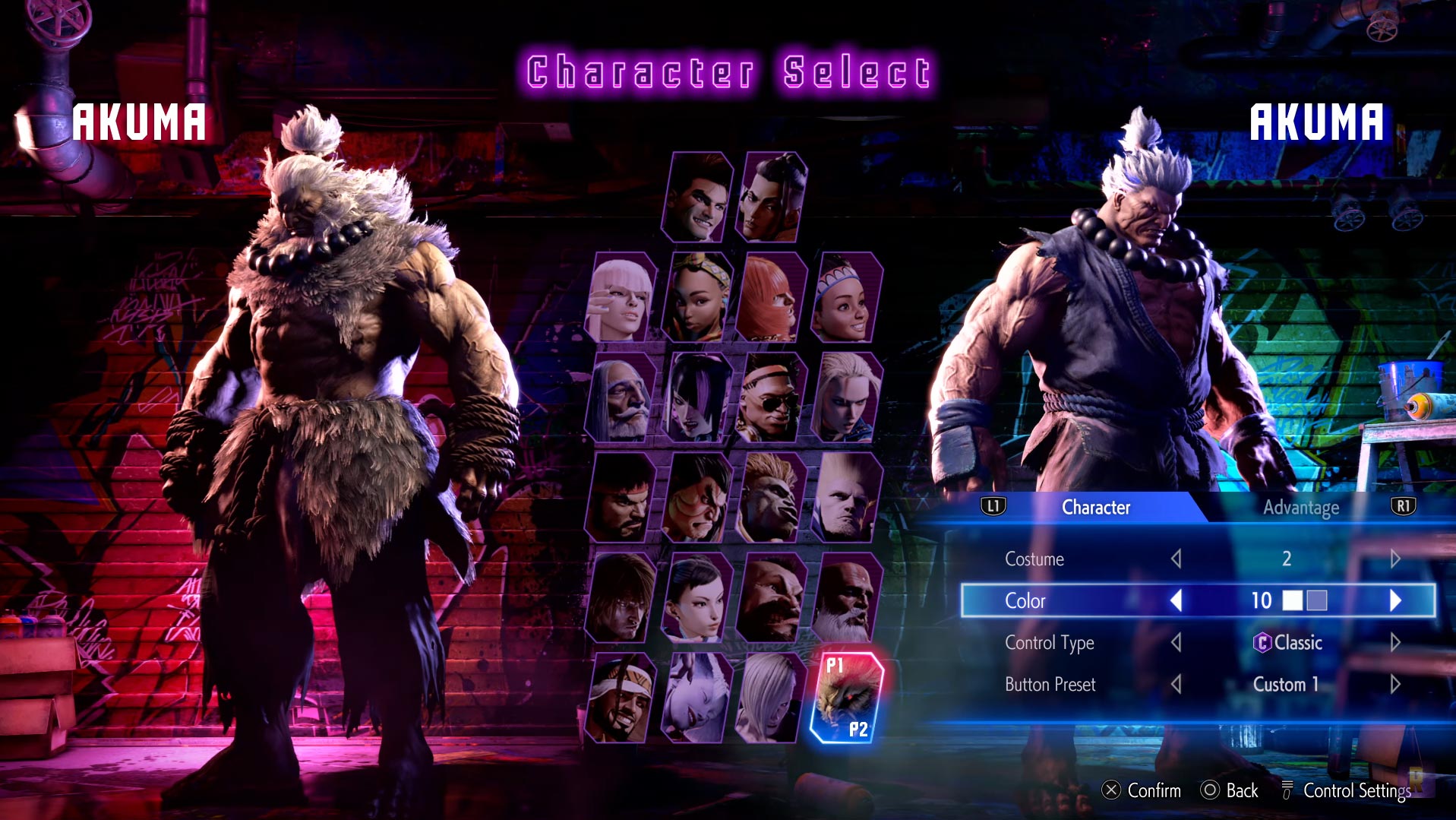Click the white color swatch next to 10
The height and width of the screenshot is (820, 1456).
point(1291,600)
